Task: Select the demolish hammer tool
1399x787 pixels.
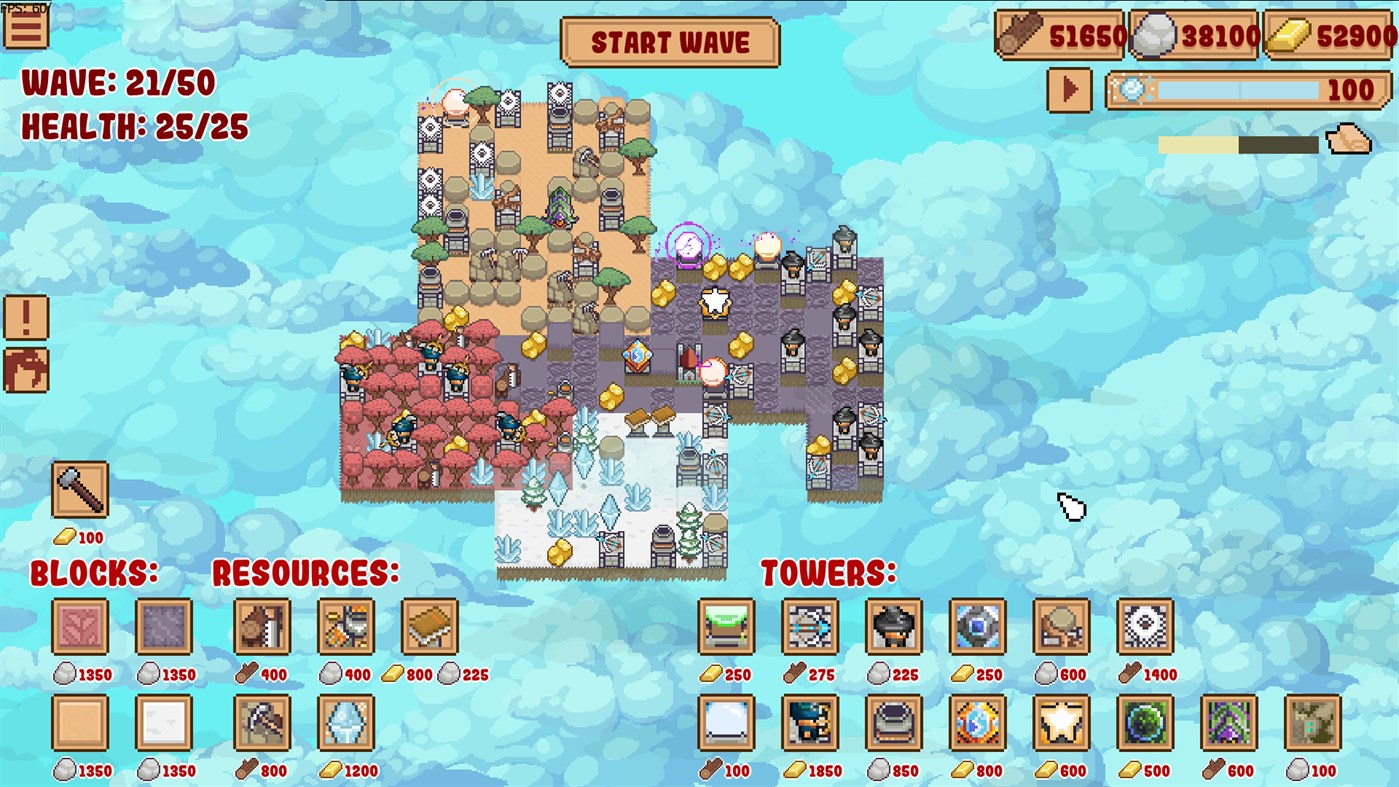Action: [79, 491]
